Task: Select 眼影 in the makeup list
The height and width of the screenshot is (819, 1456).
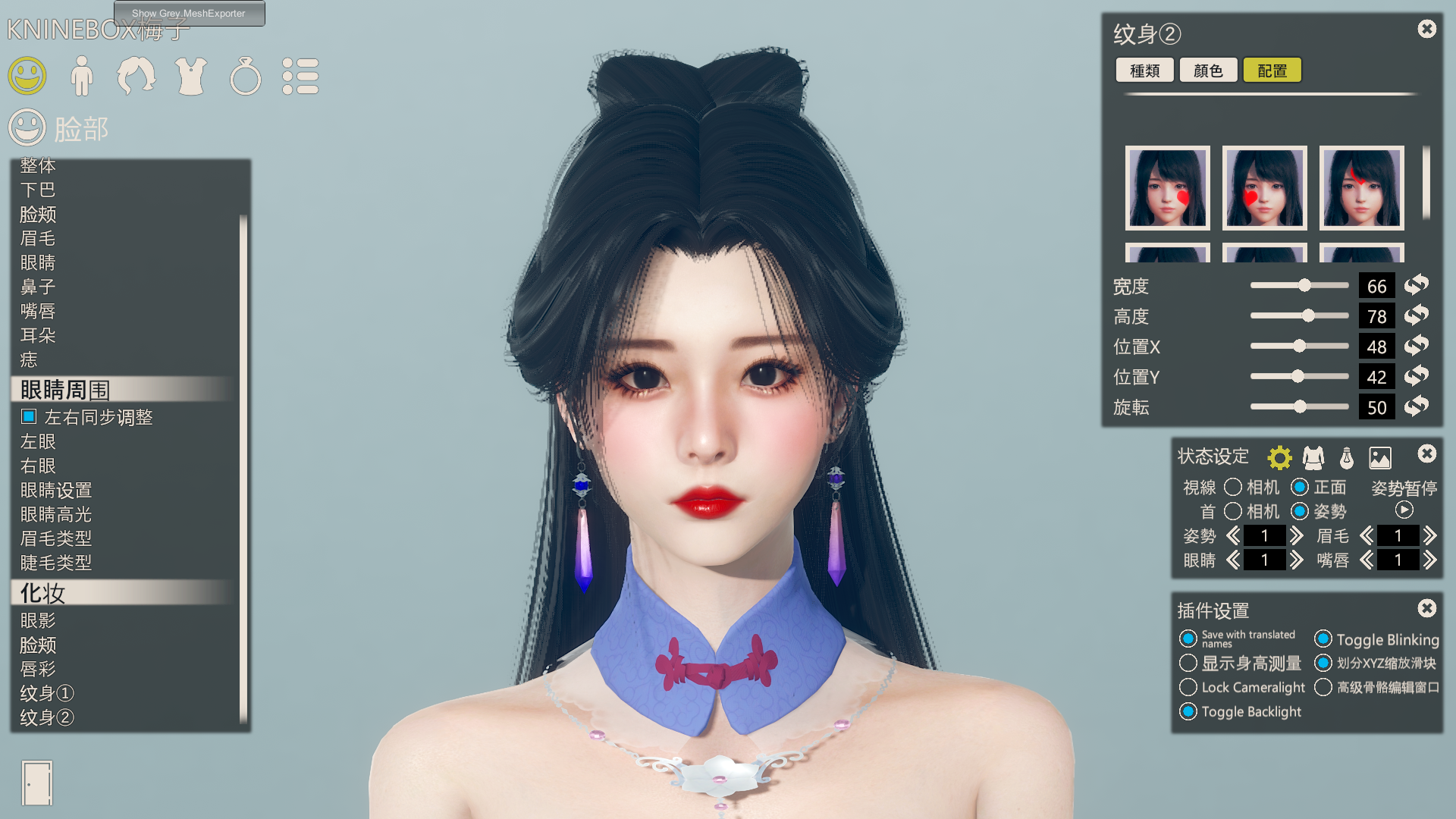Action: 38,620
